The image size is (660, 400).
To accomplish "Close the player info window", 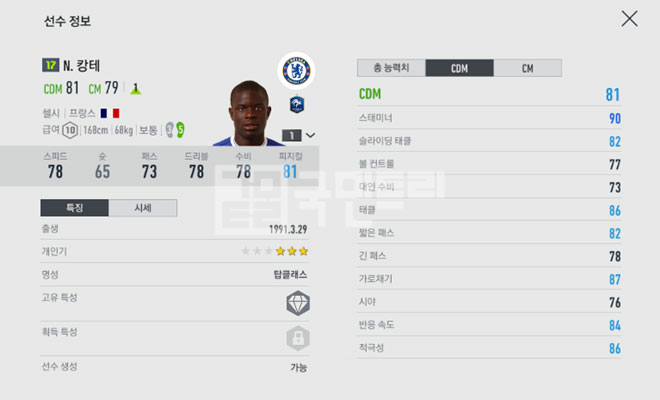I will 629,18.
